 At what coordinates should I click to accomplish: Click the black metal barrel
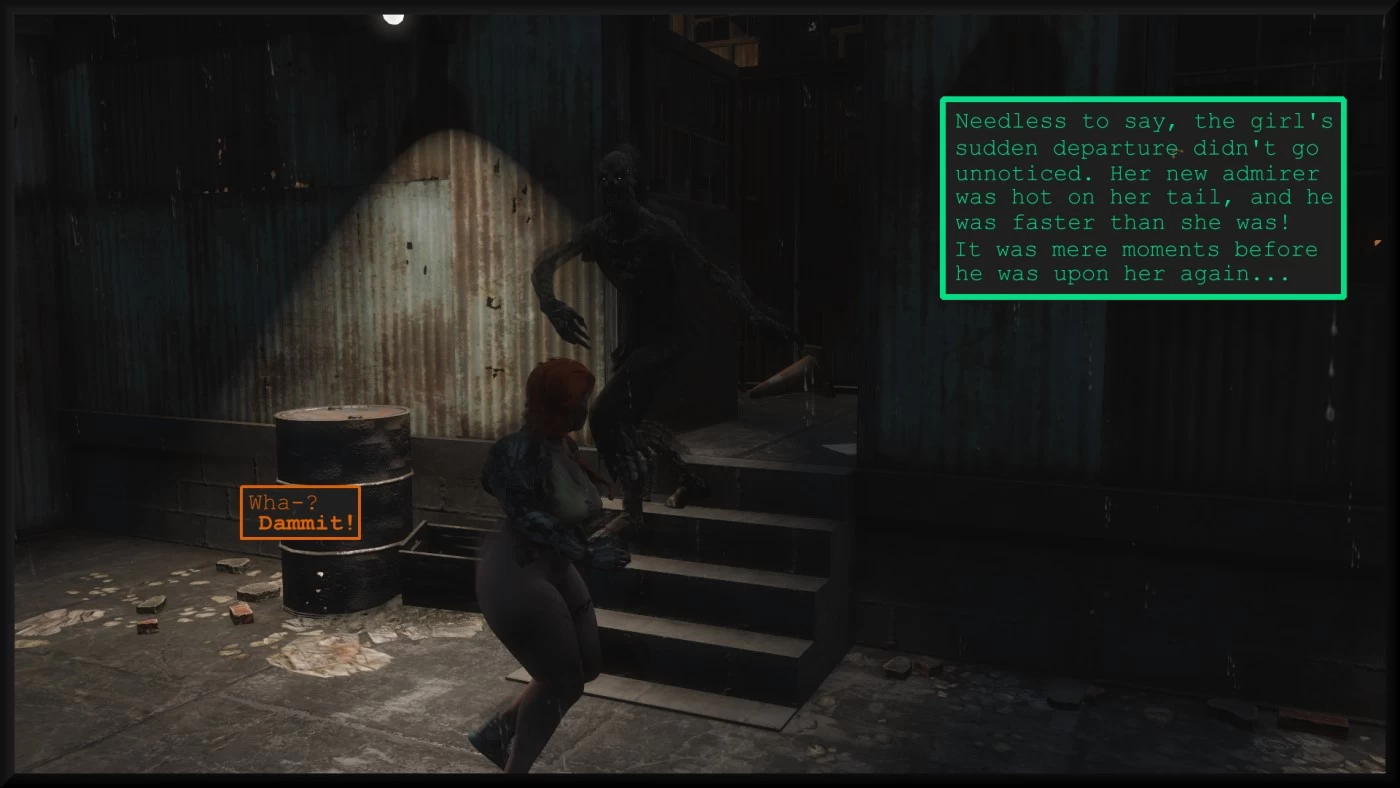pyautogui.click(x=340, y=500)
